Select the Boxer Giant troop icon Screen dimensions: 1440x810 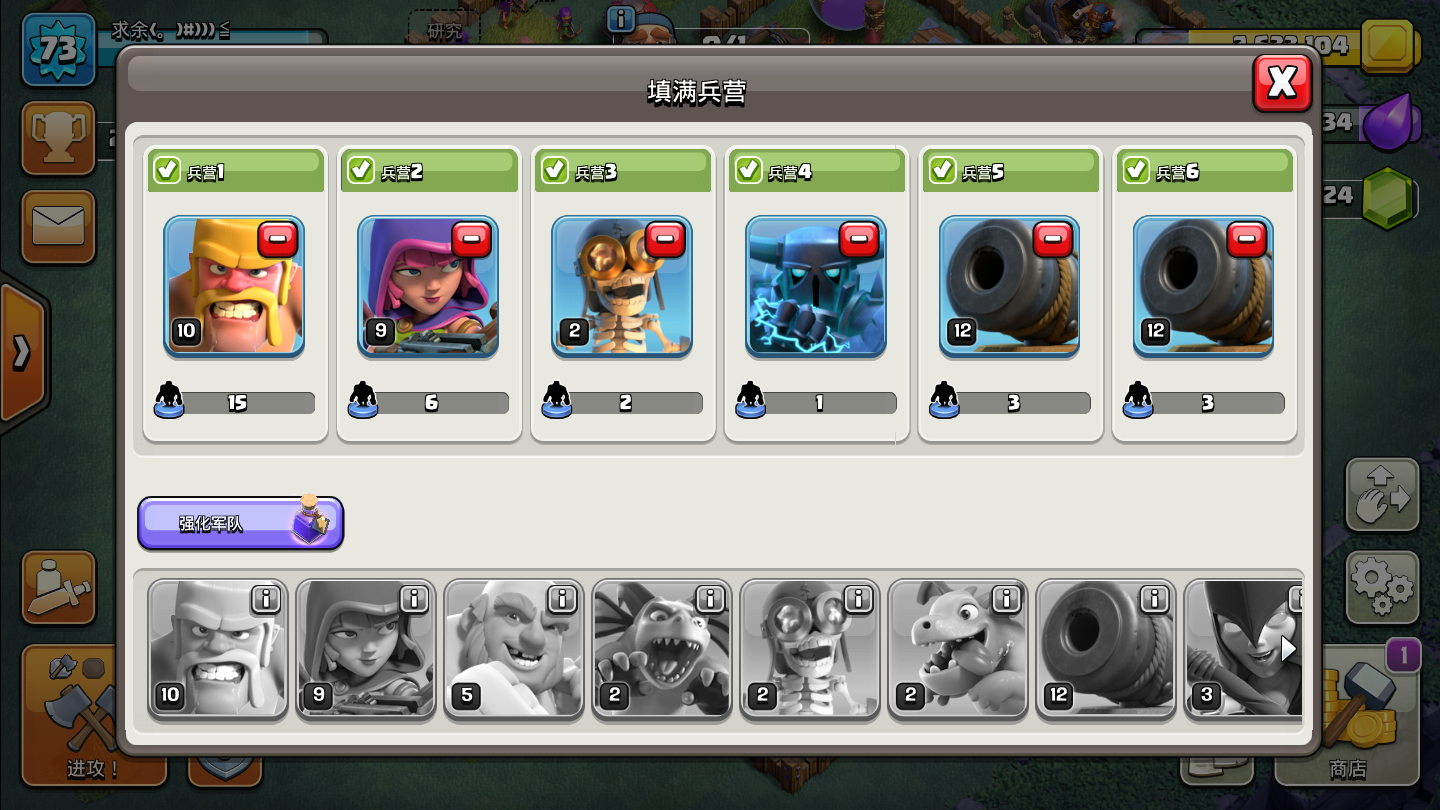[513, 649]
